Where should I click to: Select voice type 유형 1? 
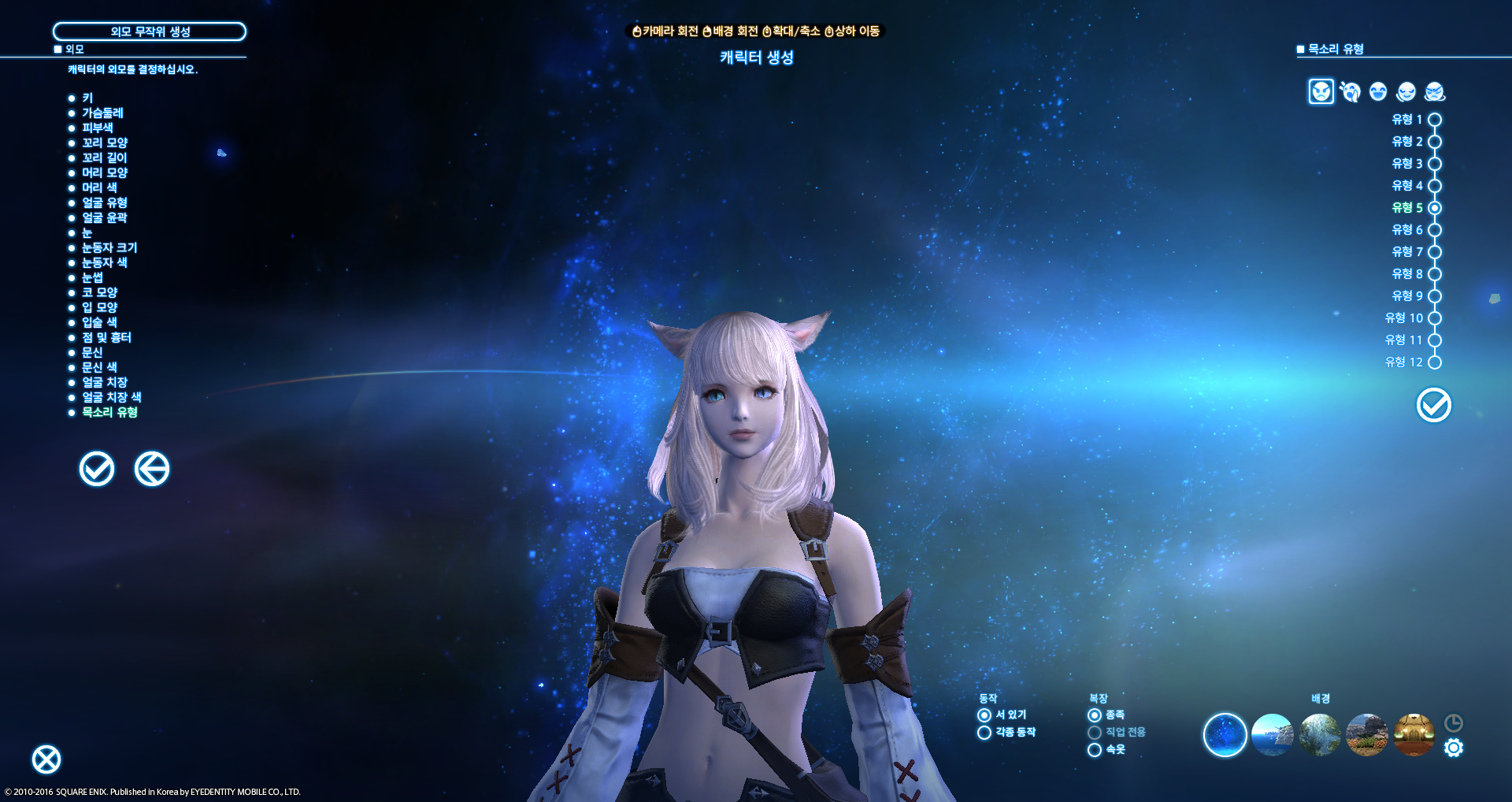coord(1435,120)
